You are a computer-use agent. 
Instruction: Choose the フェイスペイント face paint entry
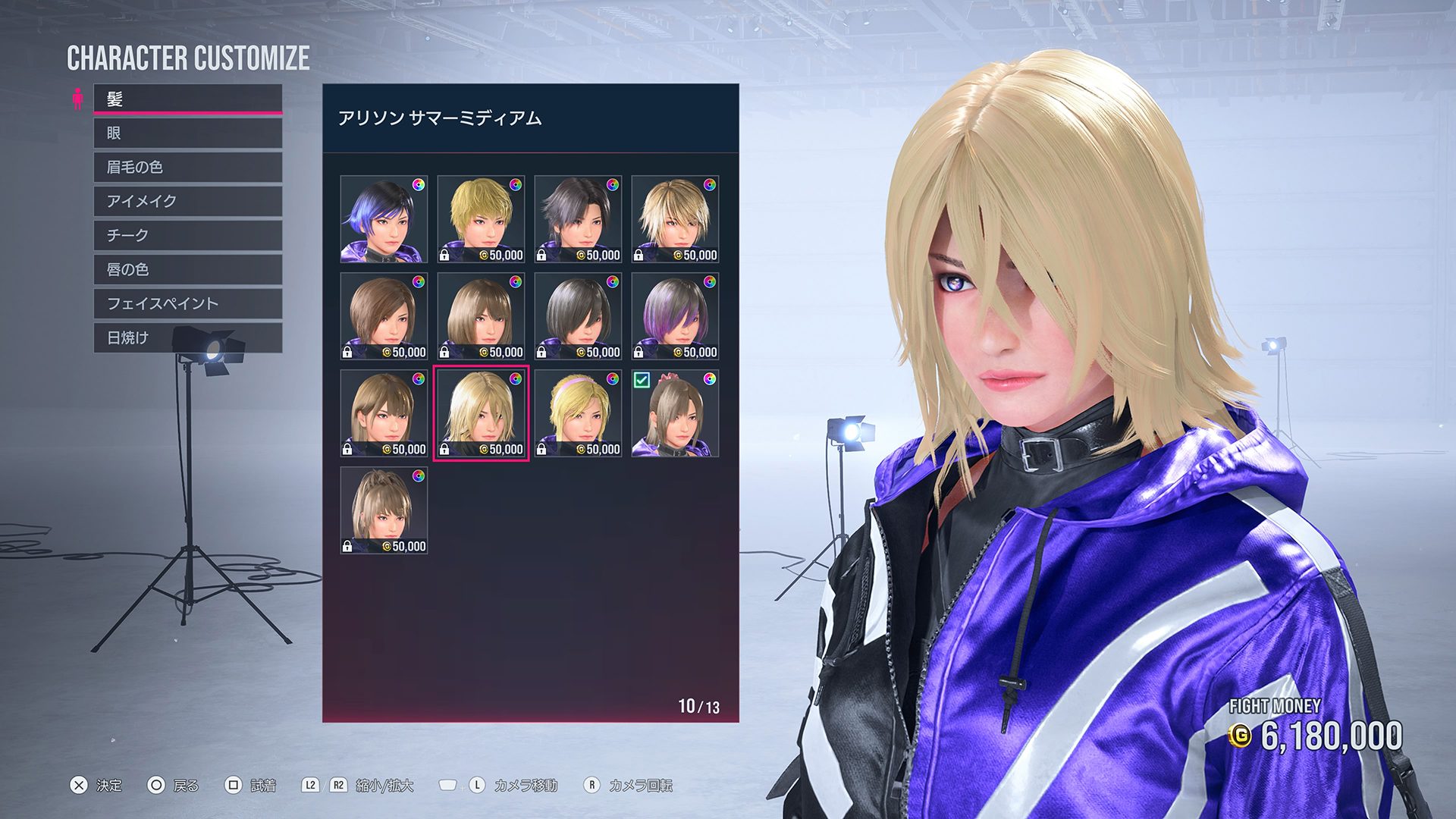[187, 304]
